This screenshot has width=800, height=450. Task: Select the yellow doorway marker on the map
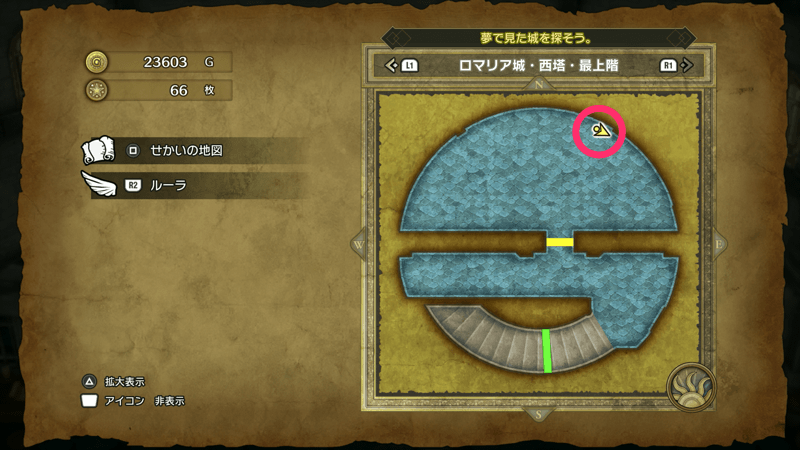(559, 242)
